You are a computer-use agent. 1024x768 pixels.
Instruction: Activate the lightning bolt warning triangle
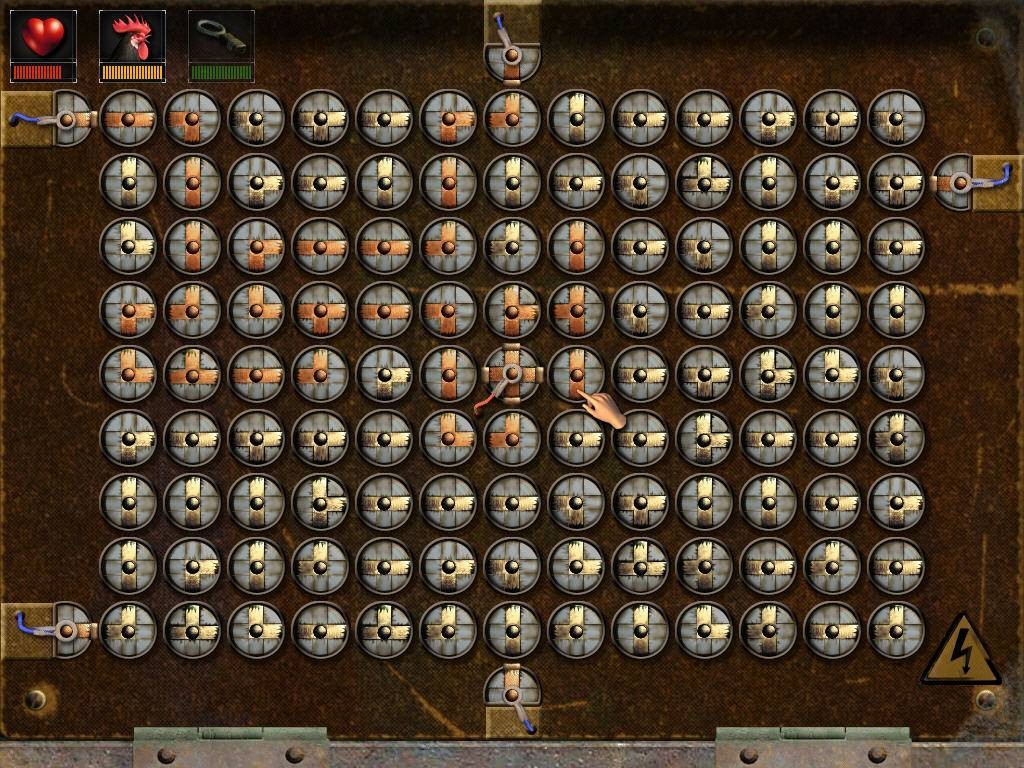point(960,650)
